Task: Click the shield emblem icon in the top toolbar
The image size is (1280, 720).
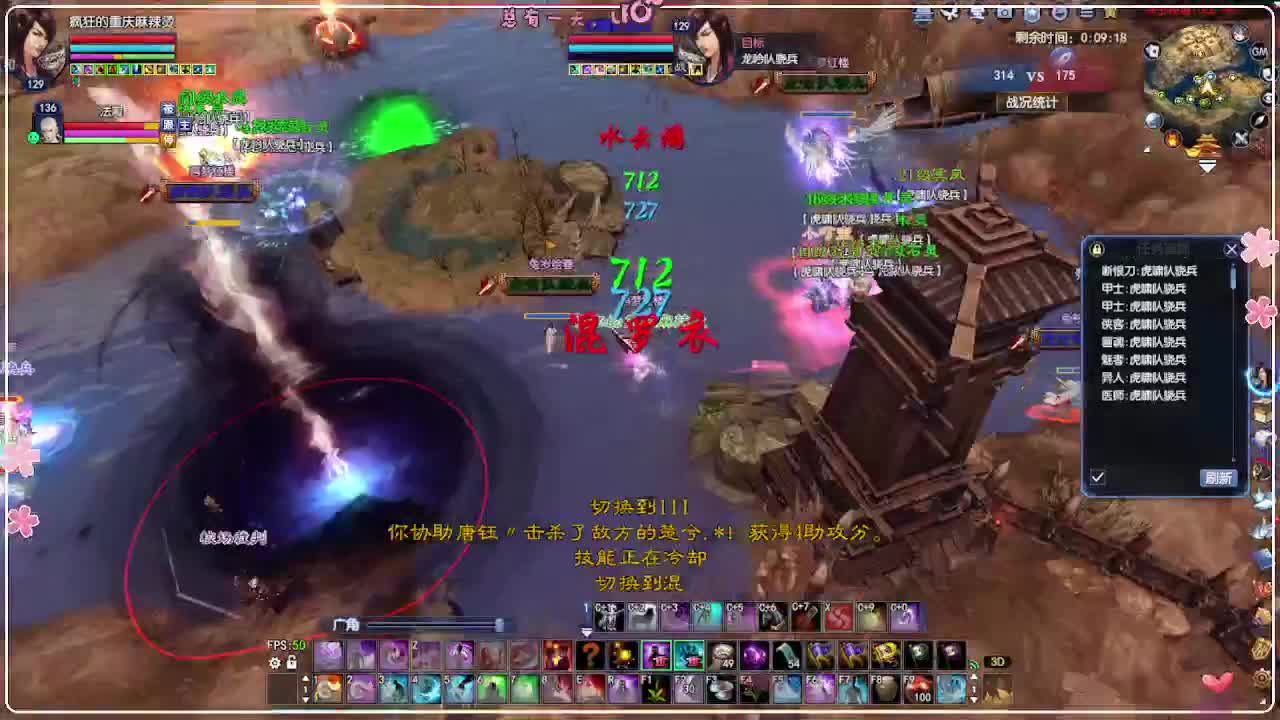Action: click(x=1032, y=14)
